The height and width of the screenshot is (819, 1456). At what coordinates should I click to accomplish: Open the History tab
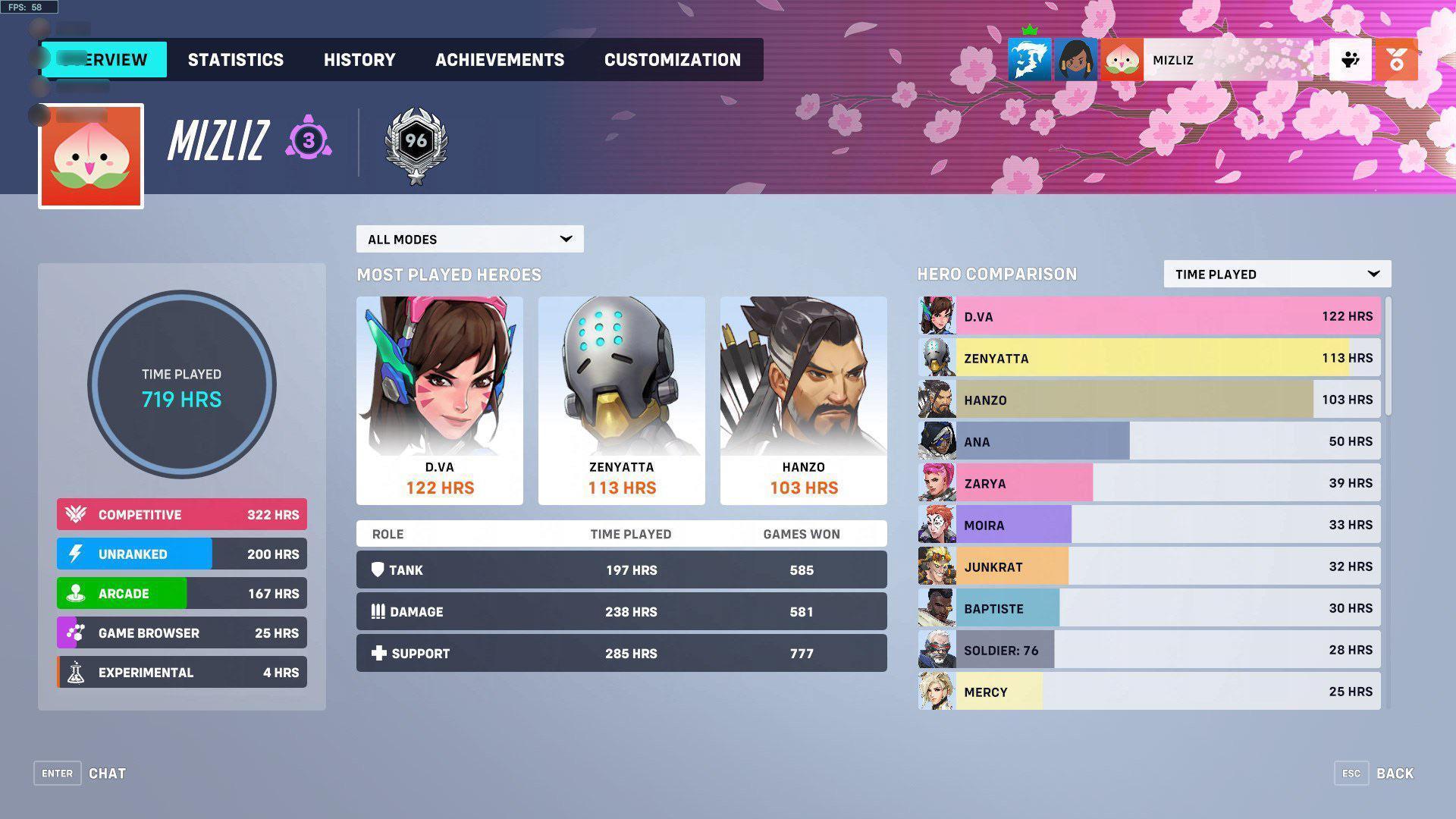359,60
